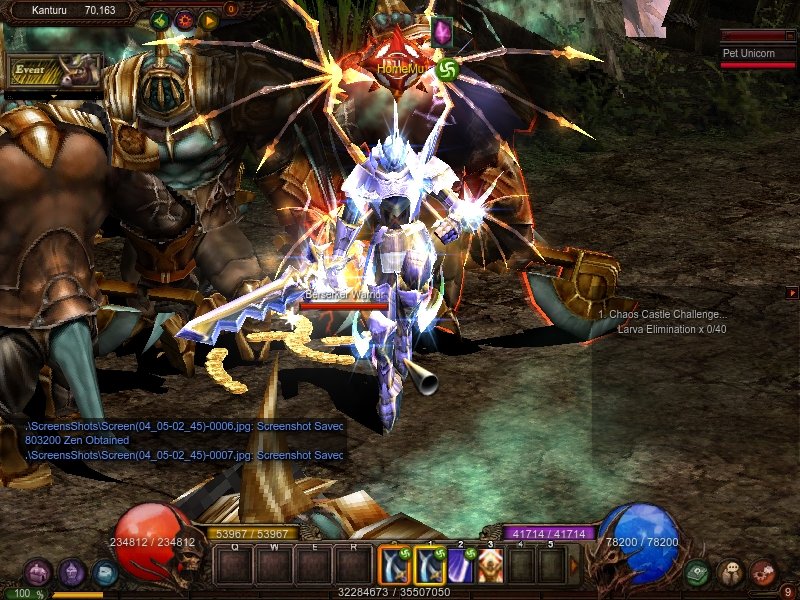Expand the arrow at the quest tracker edge
The image size is (800, 600).
coord(793,293)
